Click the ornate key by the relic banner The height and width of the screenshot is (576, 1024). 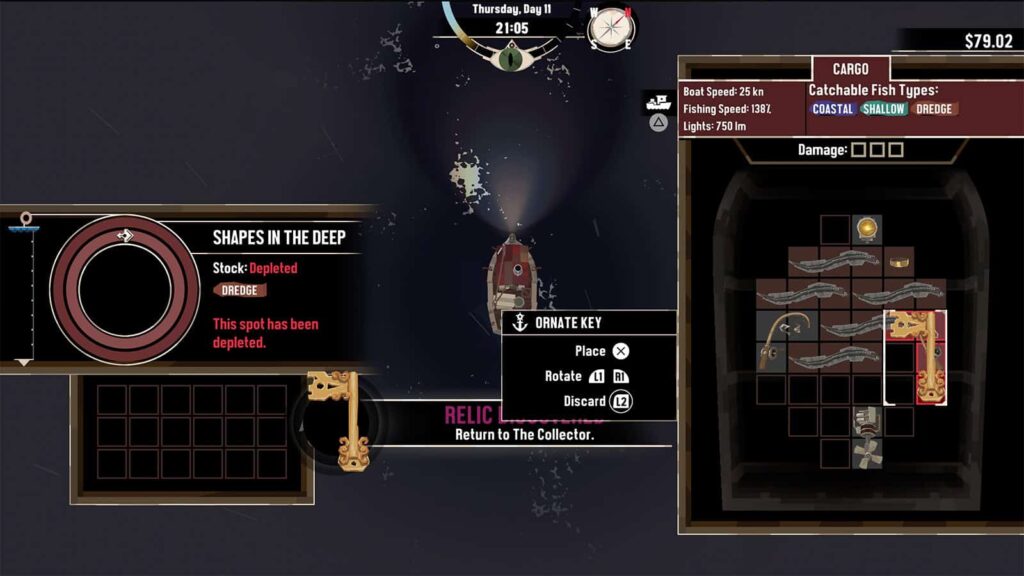tap(338, 419)
